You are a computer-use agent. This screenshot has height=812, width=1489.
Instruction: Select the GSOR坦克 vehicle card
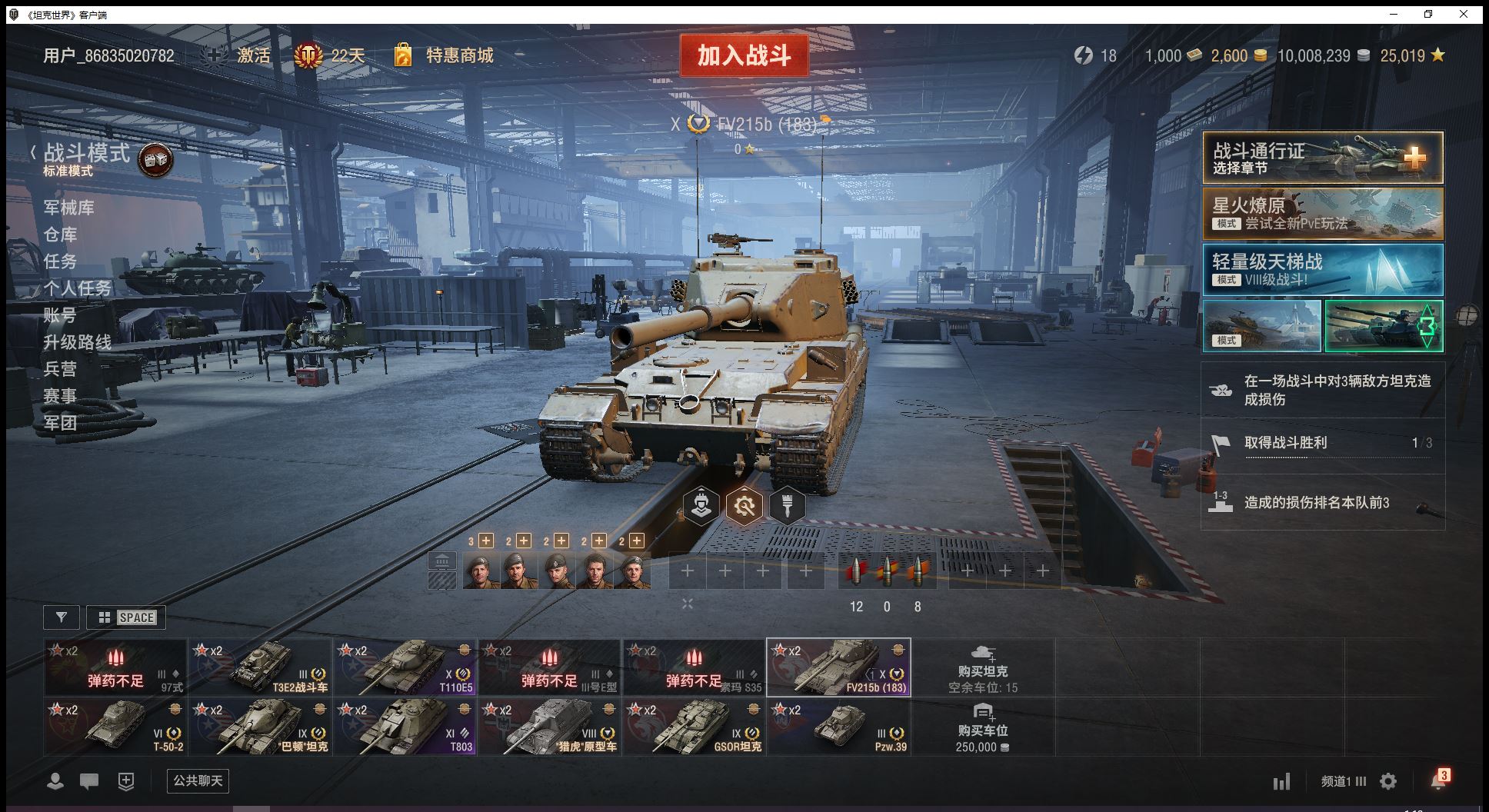[x=694, y=727]
